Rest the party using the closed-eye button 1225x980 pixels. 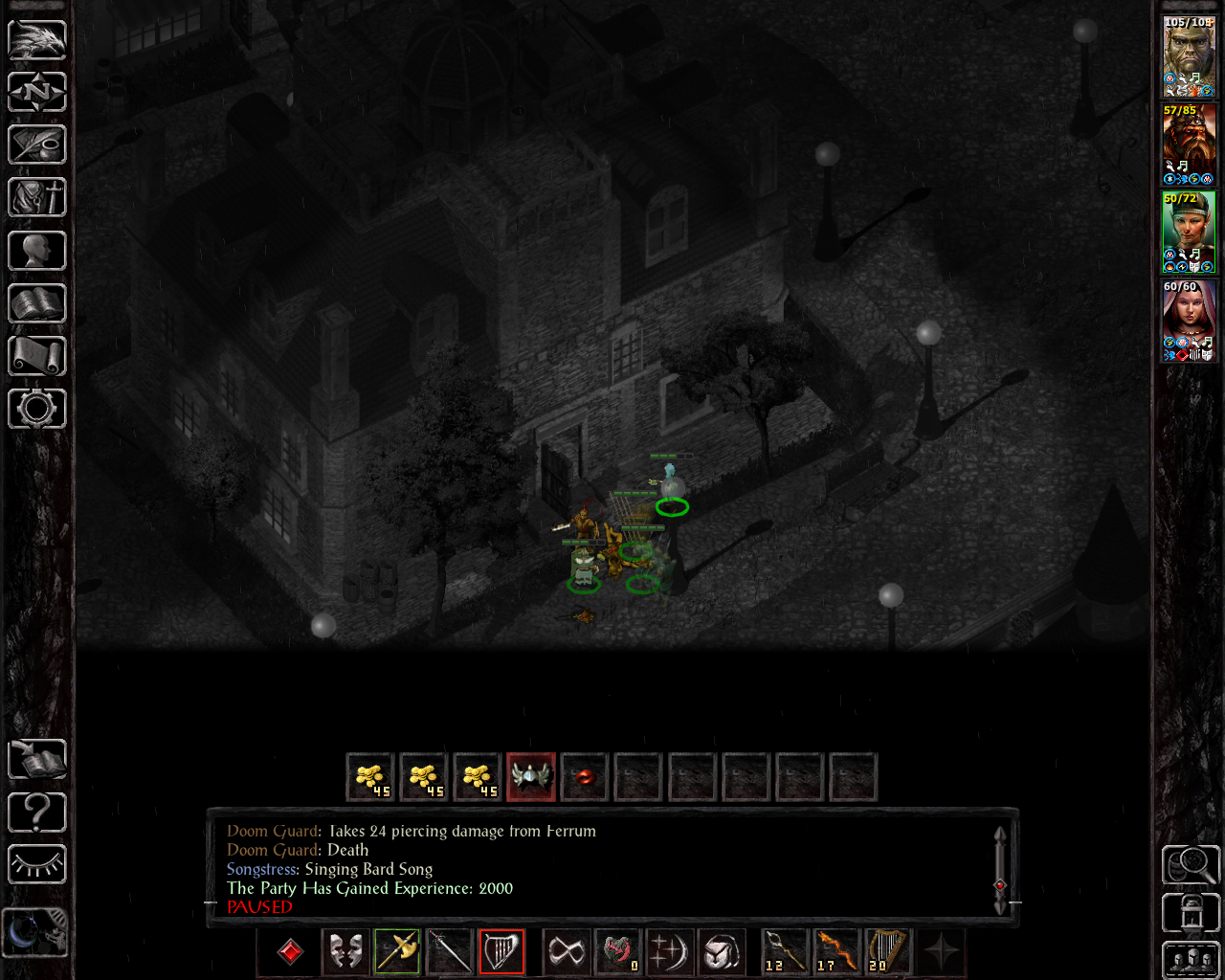click(x=36, y=864)
